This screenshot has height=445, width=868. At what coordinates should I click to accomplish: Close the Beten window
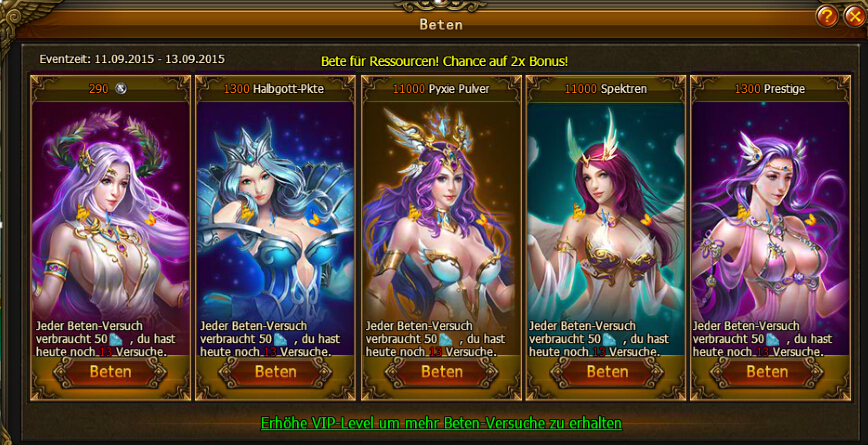tap(851, 17)
